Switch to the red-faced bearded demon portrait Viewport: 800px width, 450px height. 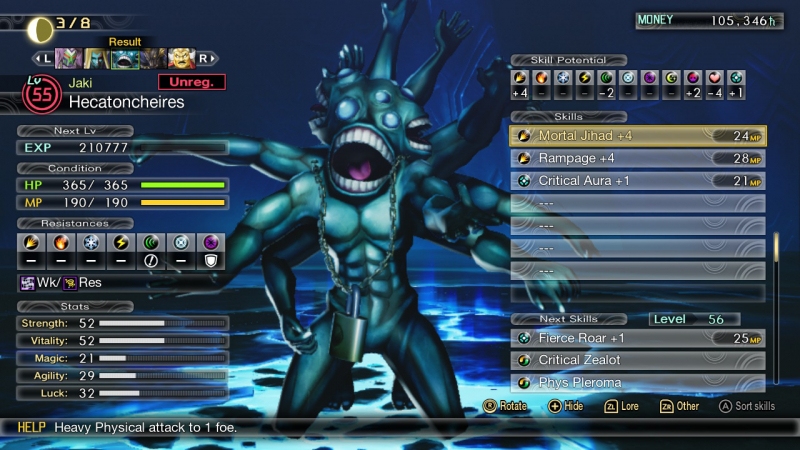click(x=181, y=58)
